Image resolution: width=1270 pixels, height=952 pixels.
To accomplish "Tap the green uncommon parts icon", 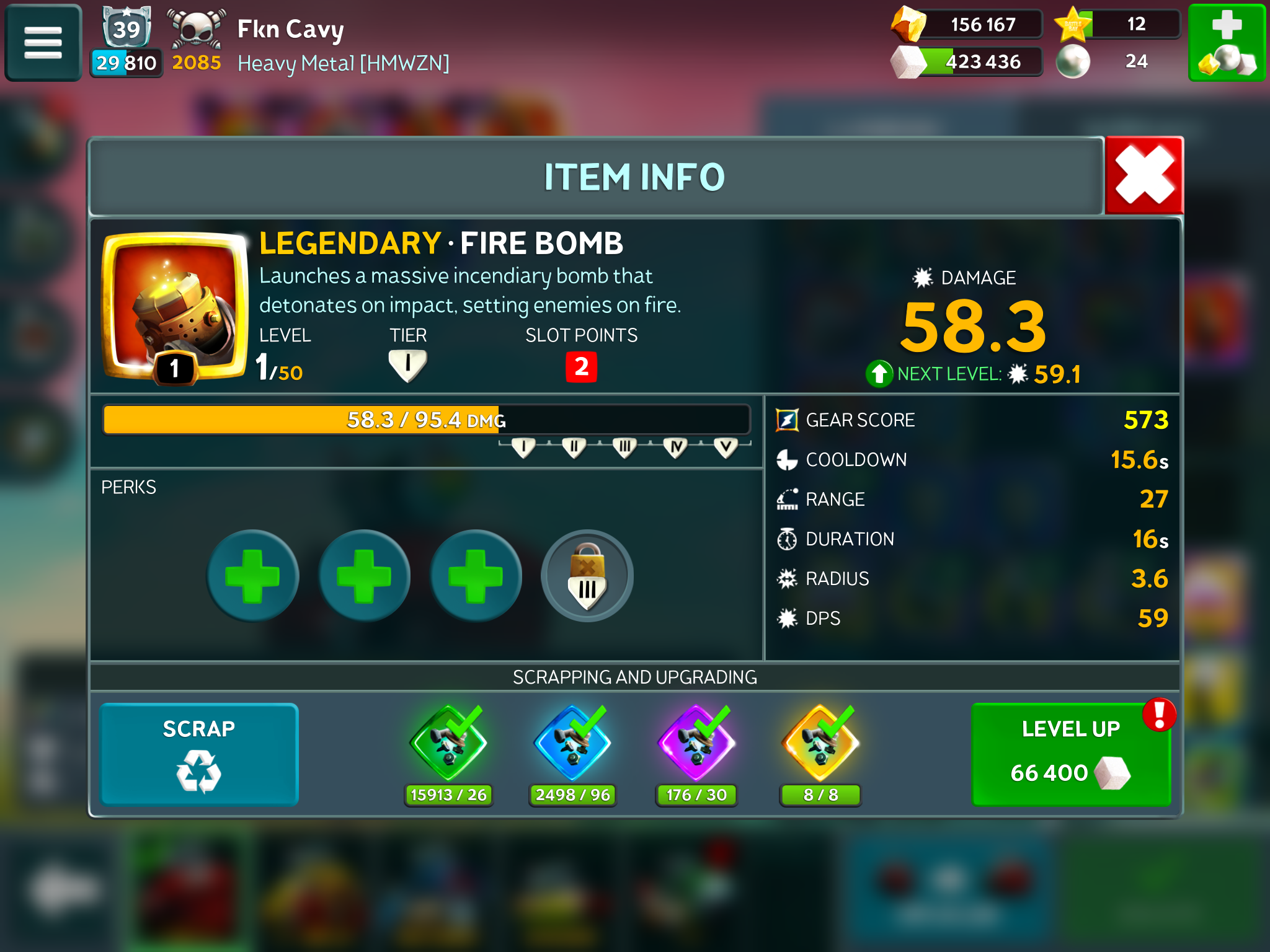I will tap(448, 744).
